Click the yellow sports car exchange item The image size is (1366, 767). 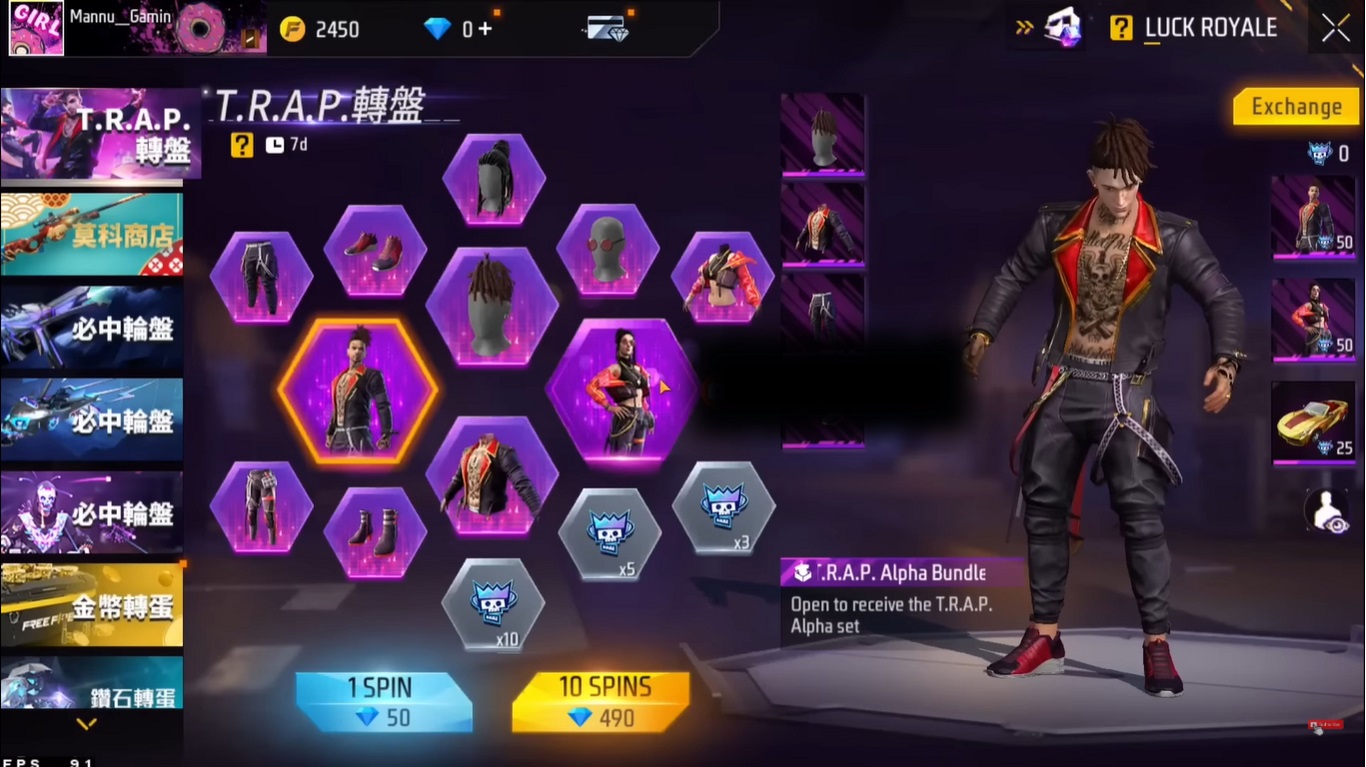click(1312, 424)
